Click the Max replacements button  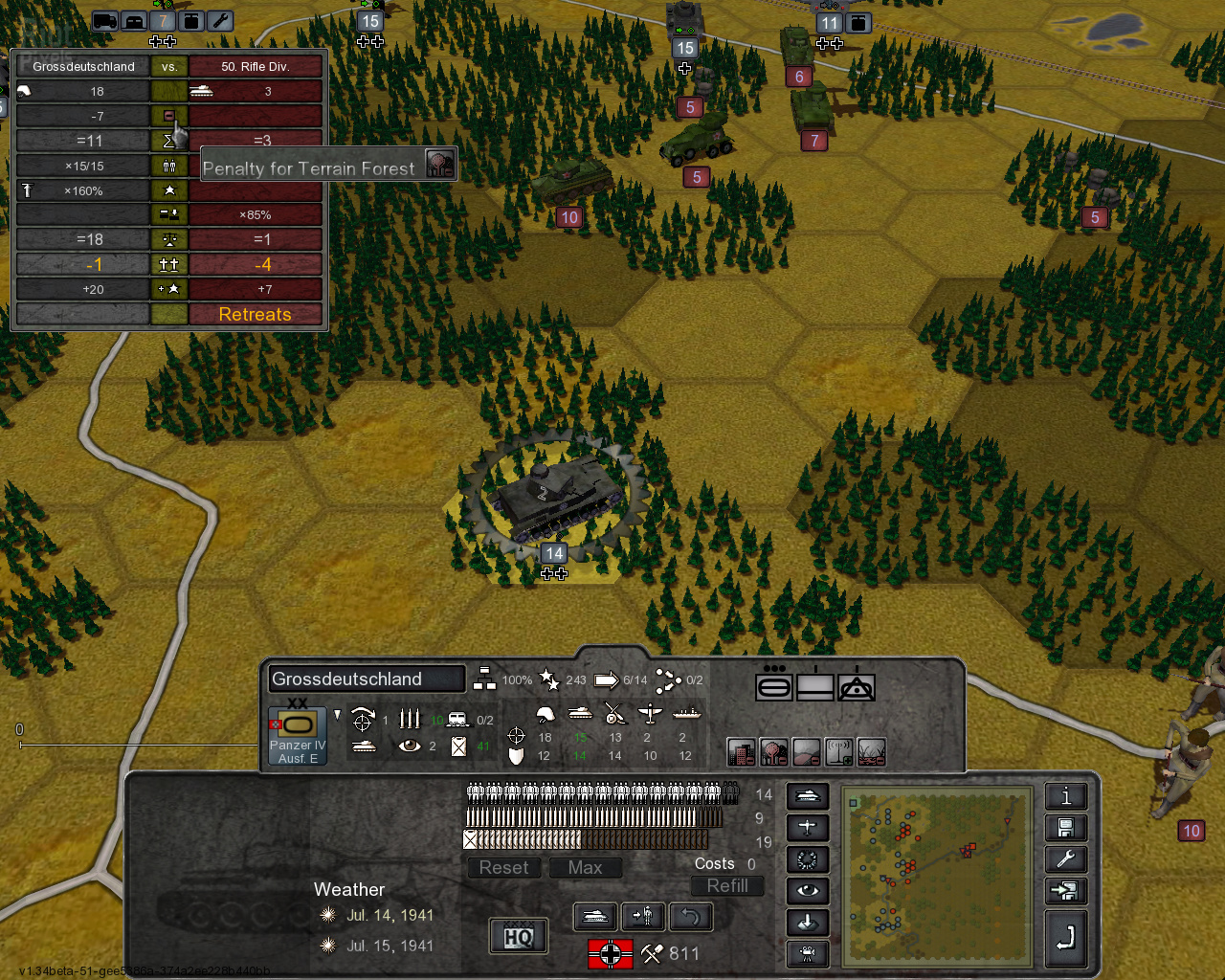[585, 868]
